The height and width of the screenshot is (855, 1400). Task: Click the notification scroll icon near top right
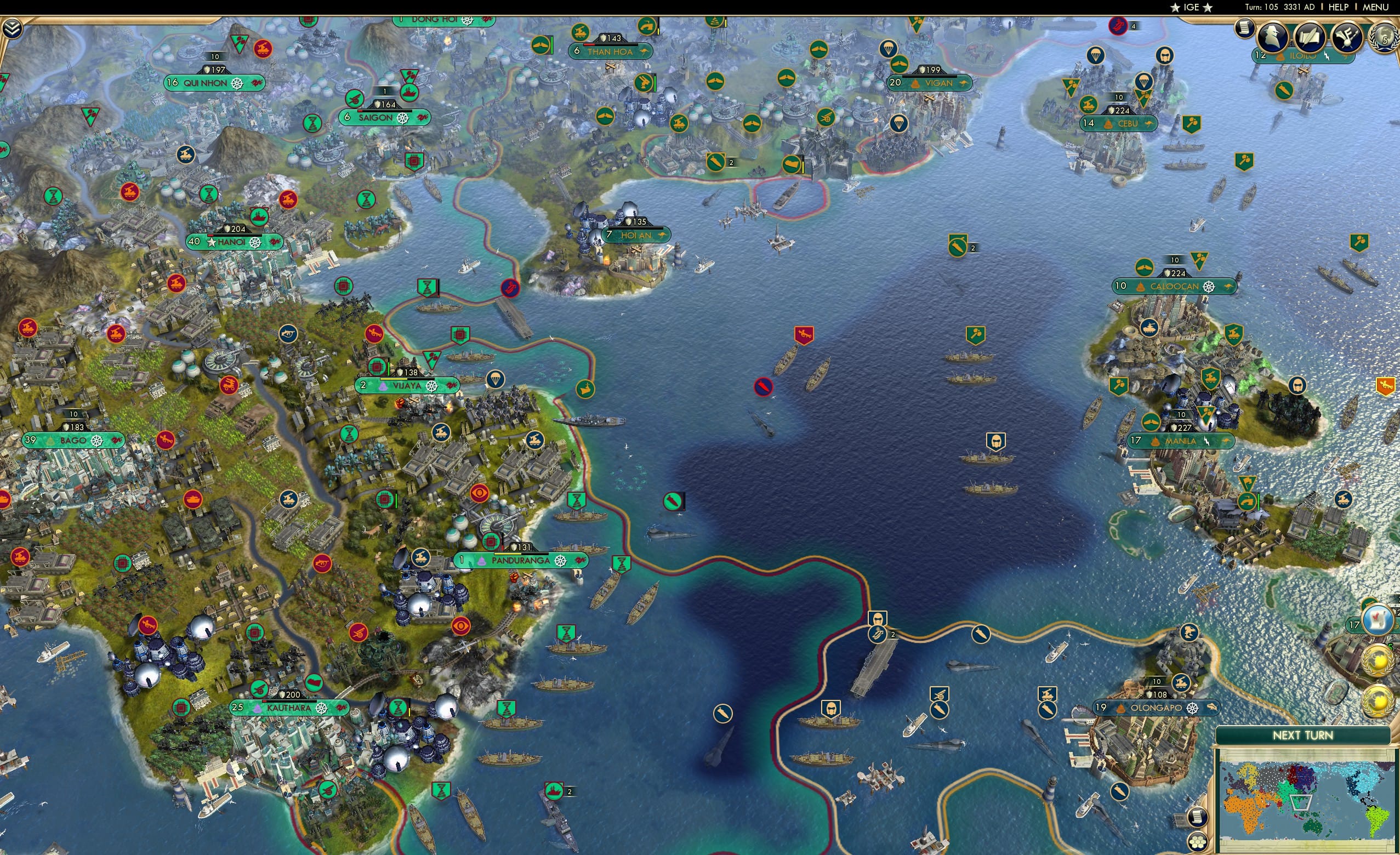pos(1244,29)
